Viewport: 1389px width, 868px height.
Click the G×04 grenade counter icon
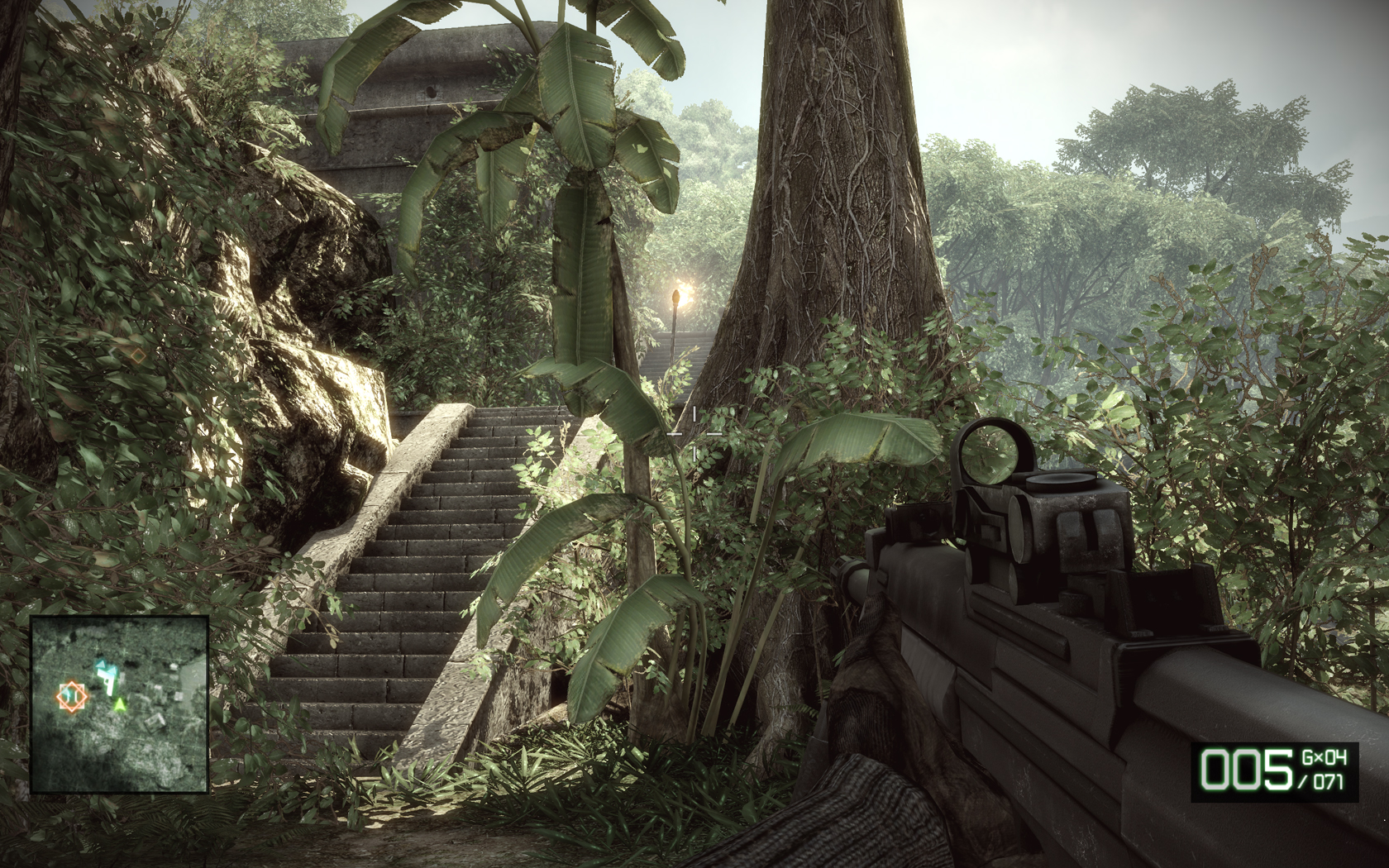click(1323, 757)
